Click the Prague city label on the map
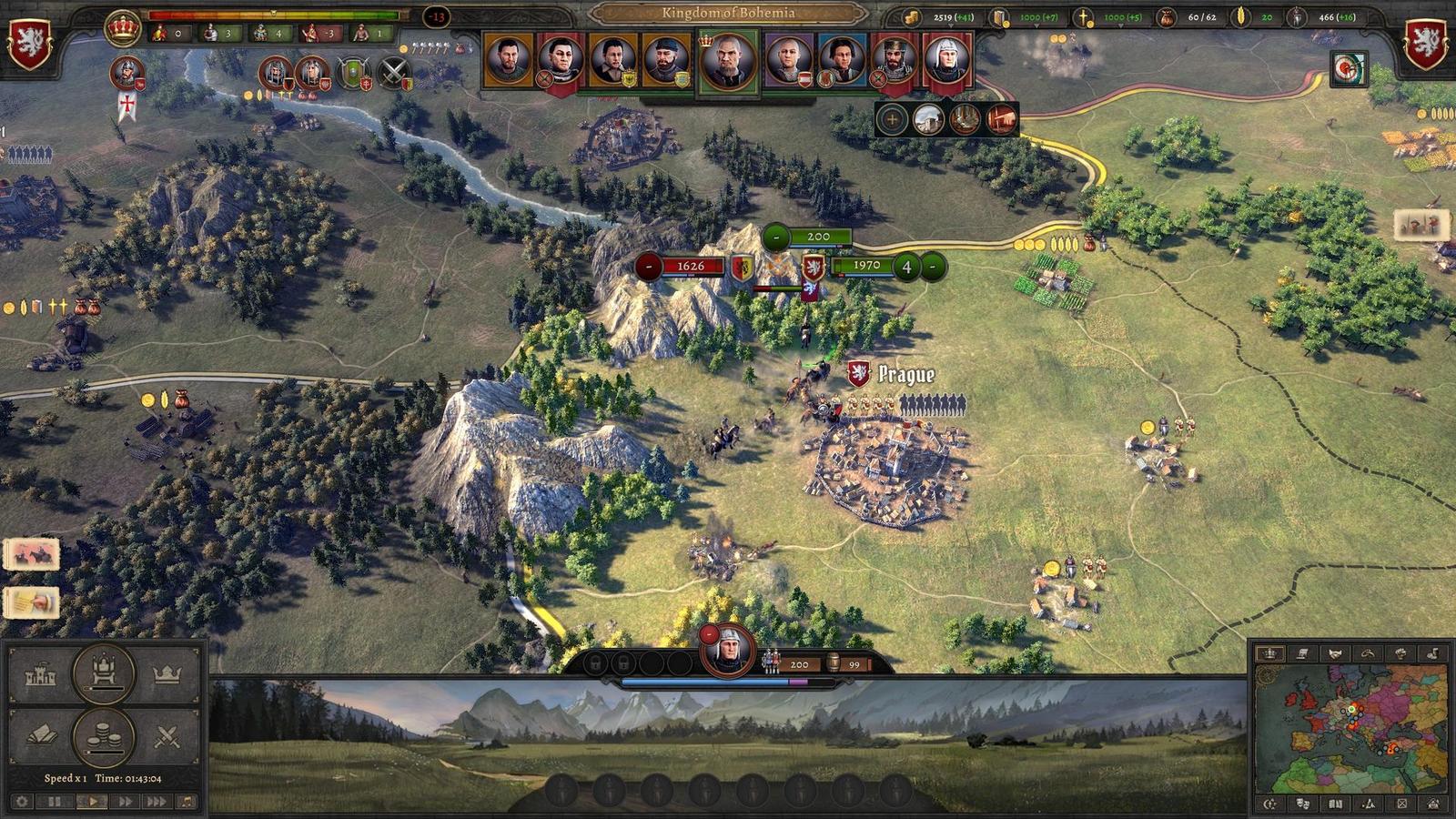 pyautogui.click(x=905, y=373)
